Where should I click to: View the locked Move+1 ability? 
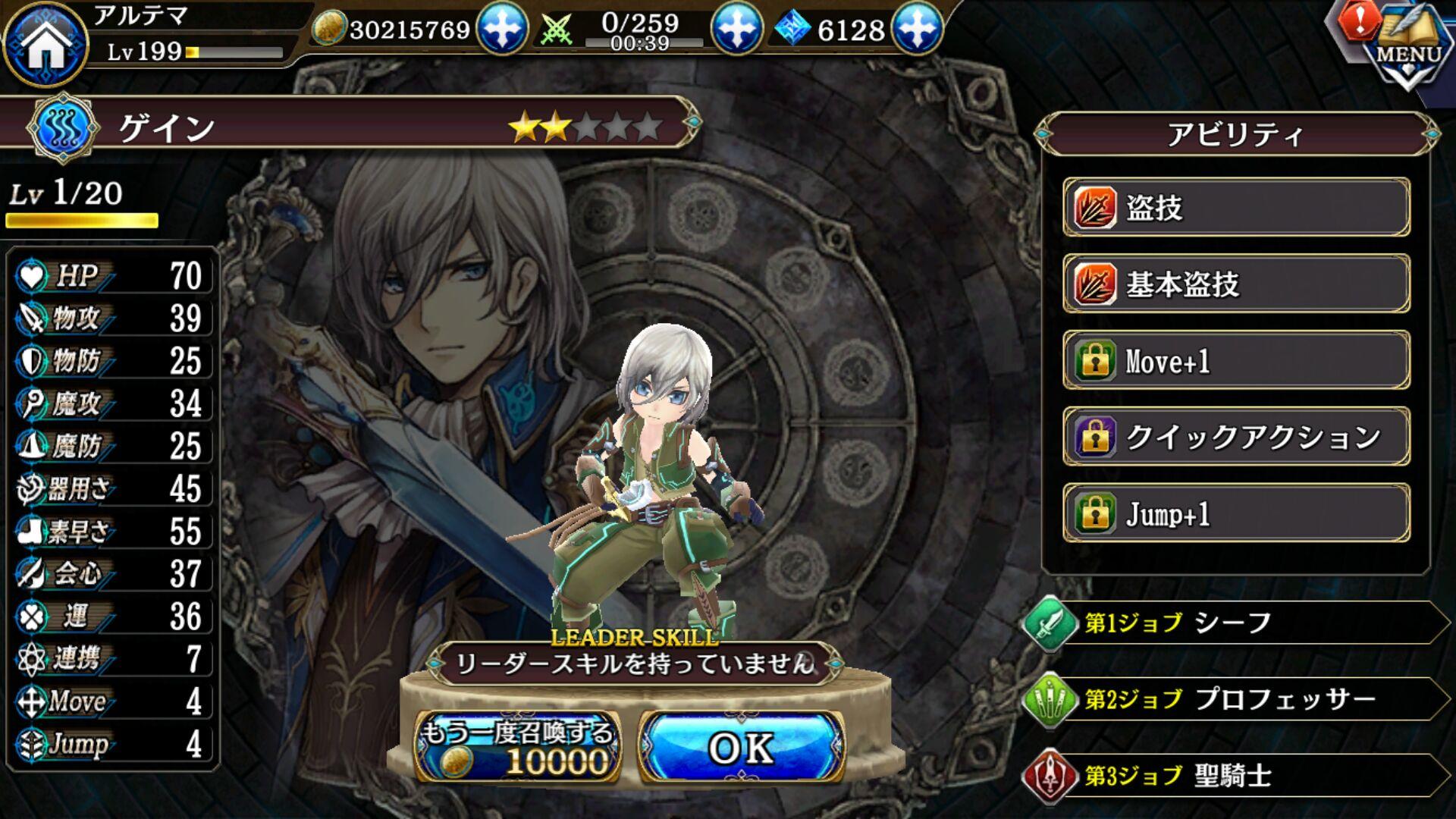(1236, 361)
